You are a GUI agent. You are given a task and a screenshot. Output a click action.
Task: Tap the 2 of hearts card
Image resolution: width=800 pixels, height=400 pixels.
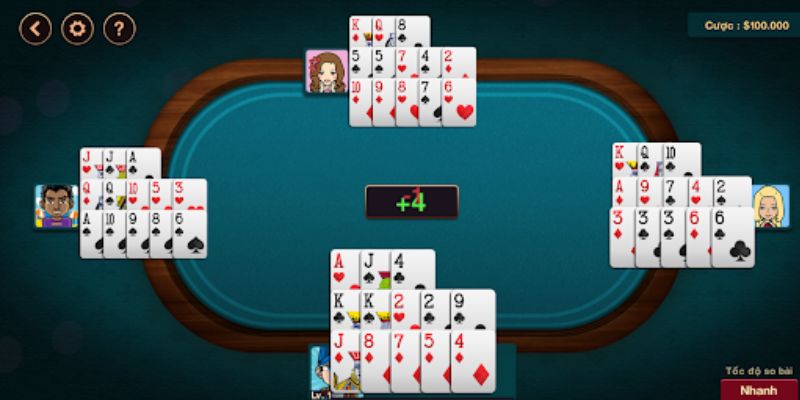[x=403, y=308]
